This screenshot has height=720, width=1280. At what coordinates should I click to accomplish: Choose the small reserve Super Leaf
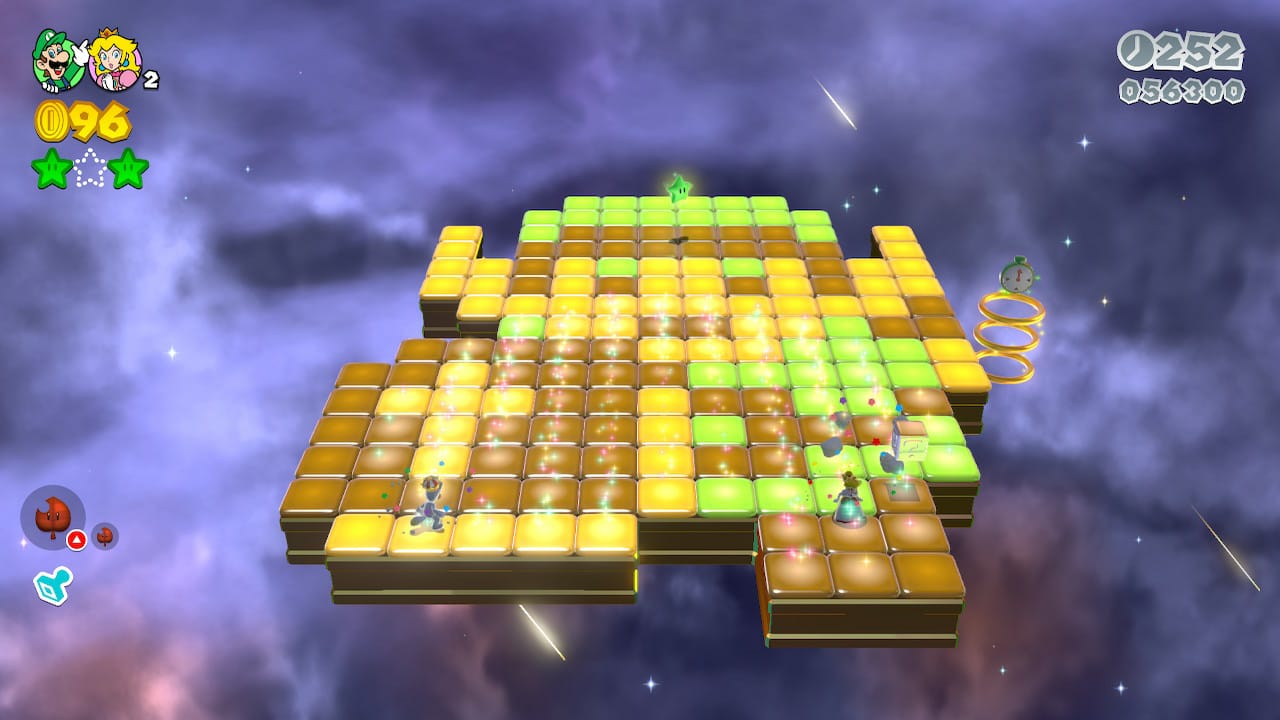coord(104,536)
